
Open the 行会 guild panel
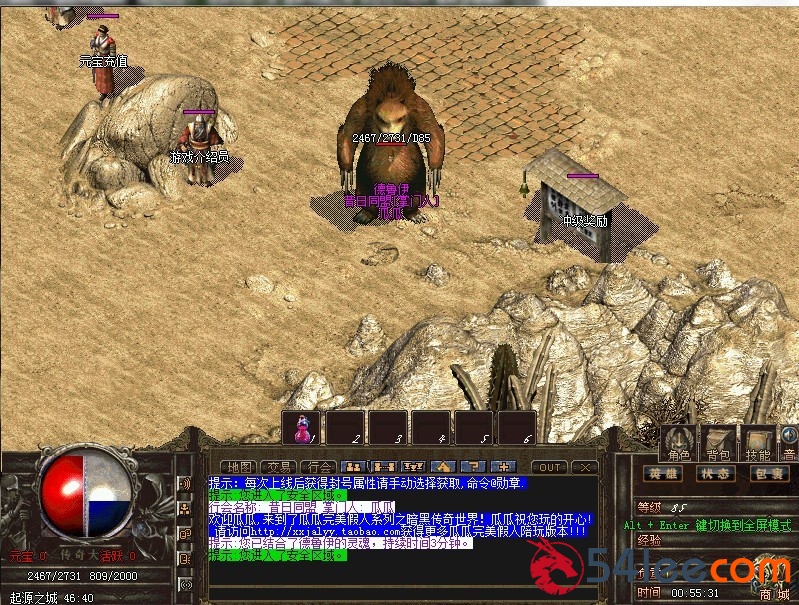tap(317, 467)
